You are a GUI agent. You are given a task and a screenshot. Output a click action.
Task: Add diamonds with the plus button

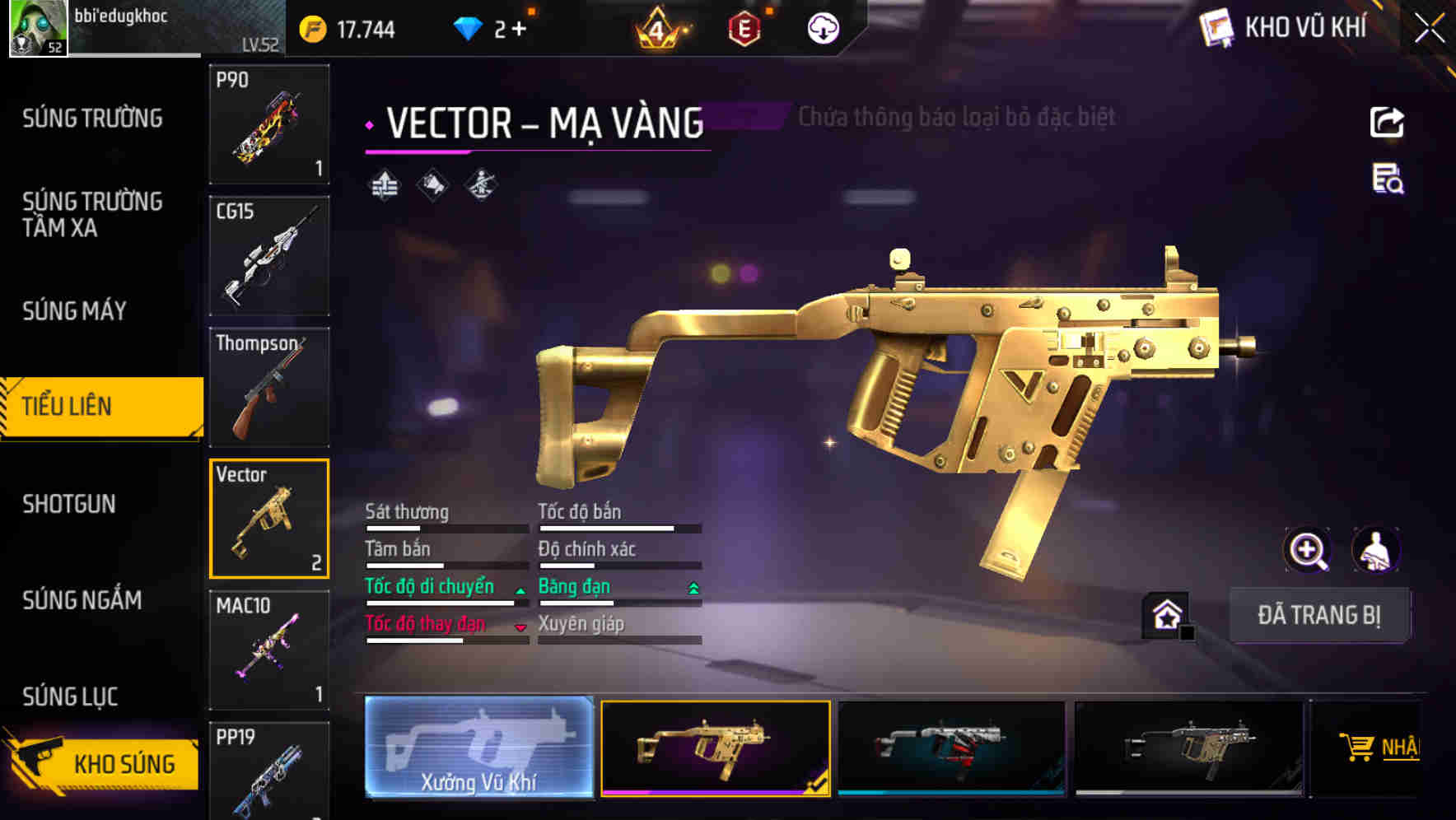pos(519,30)
